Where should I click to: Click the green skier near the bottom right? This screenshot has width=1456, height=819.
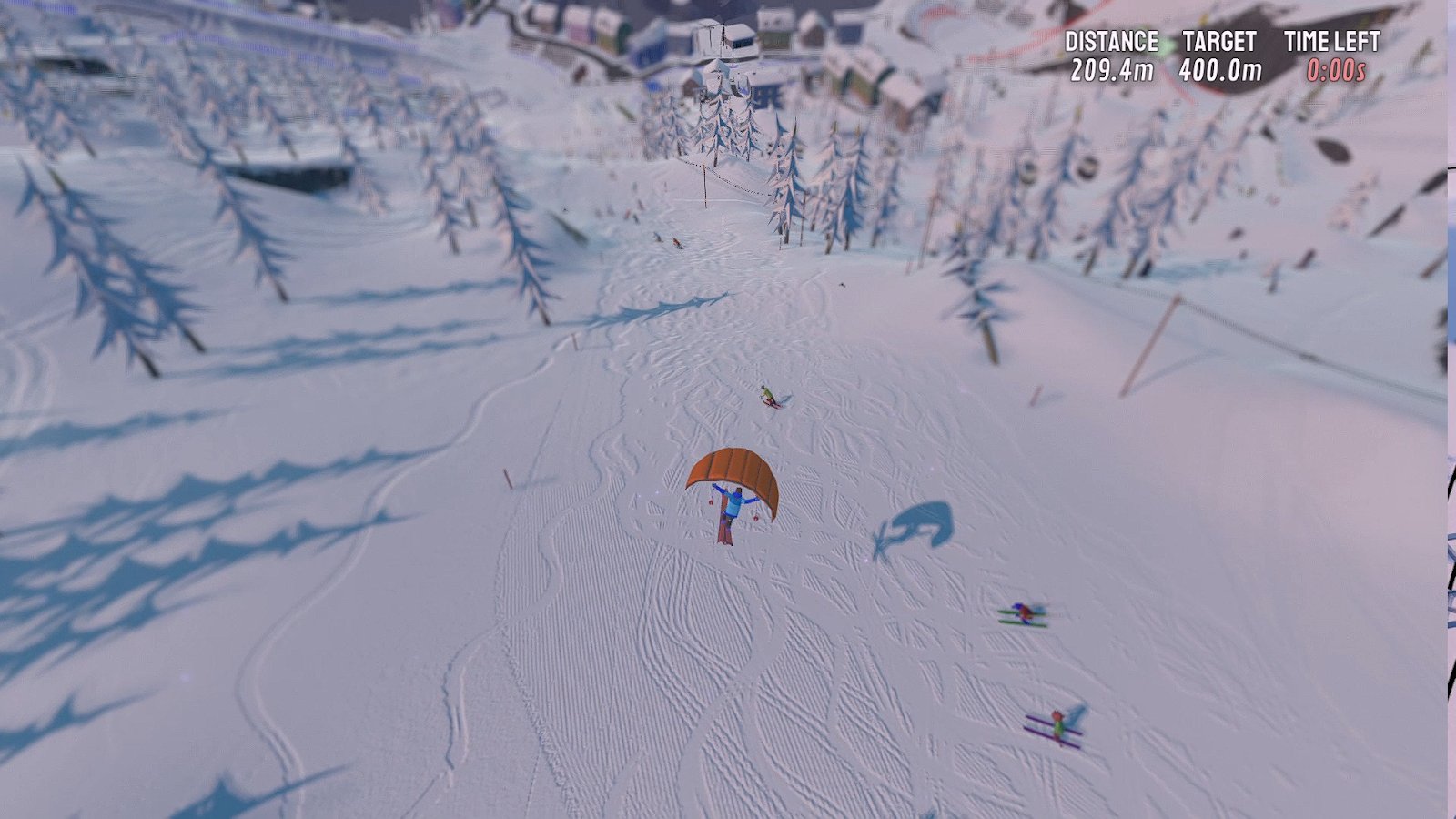(x=1058, y=723)
